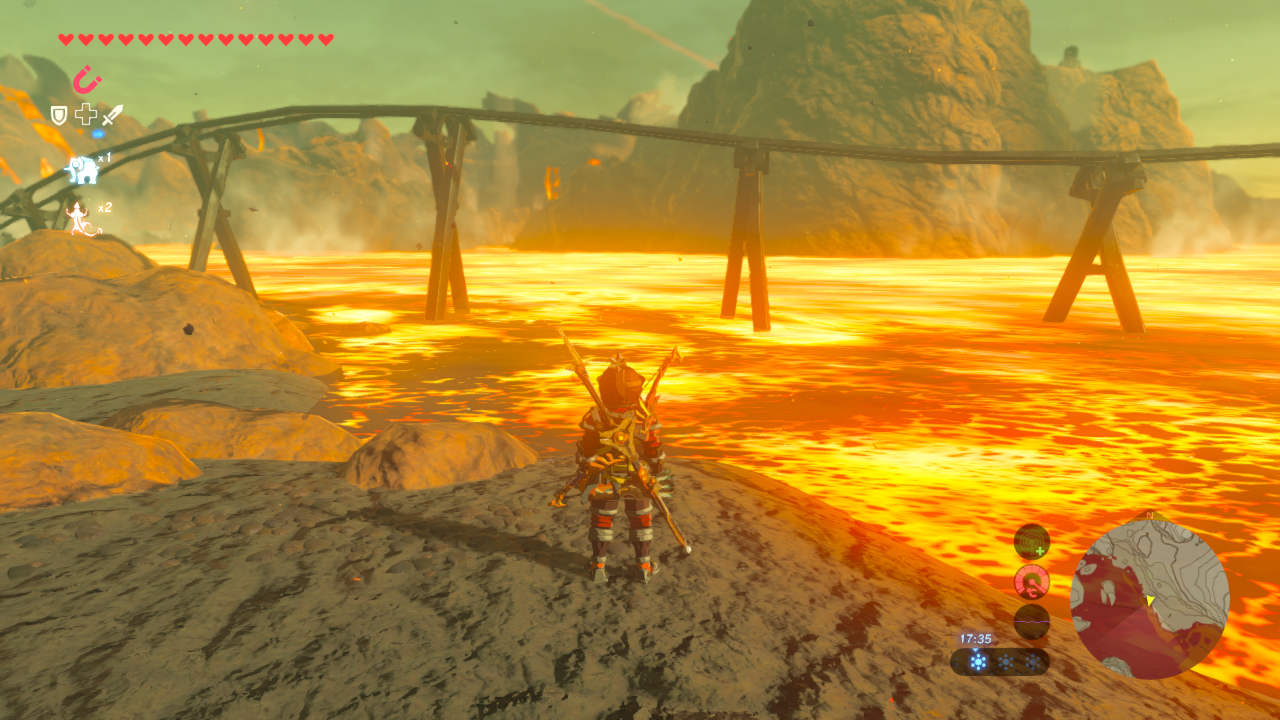The width and height of the screenshot is (1280, 720).
Task: Click the noise level meter icon
Action: [1031, 621]
